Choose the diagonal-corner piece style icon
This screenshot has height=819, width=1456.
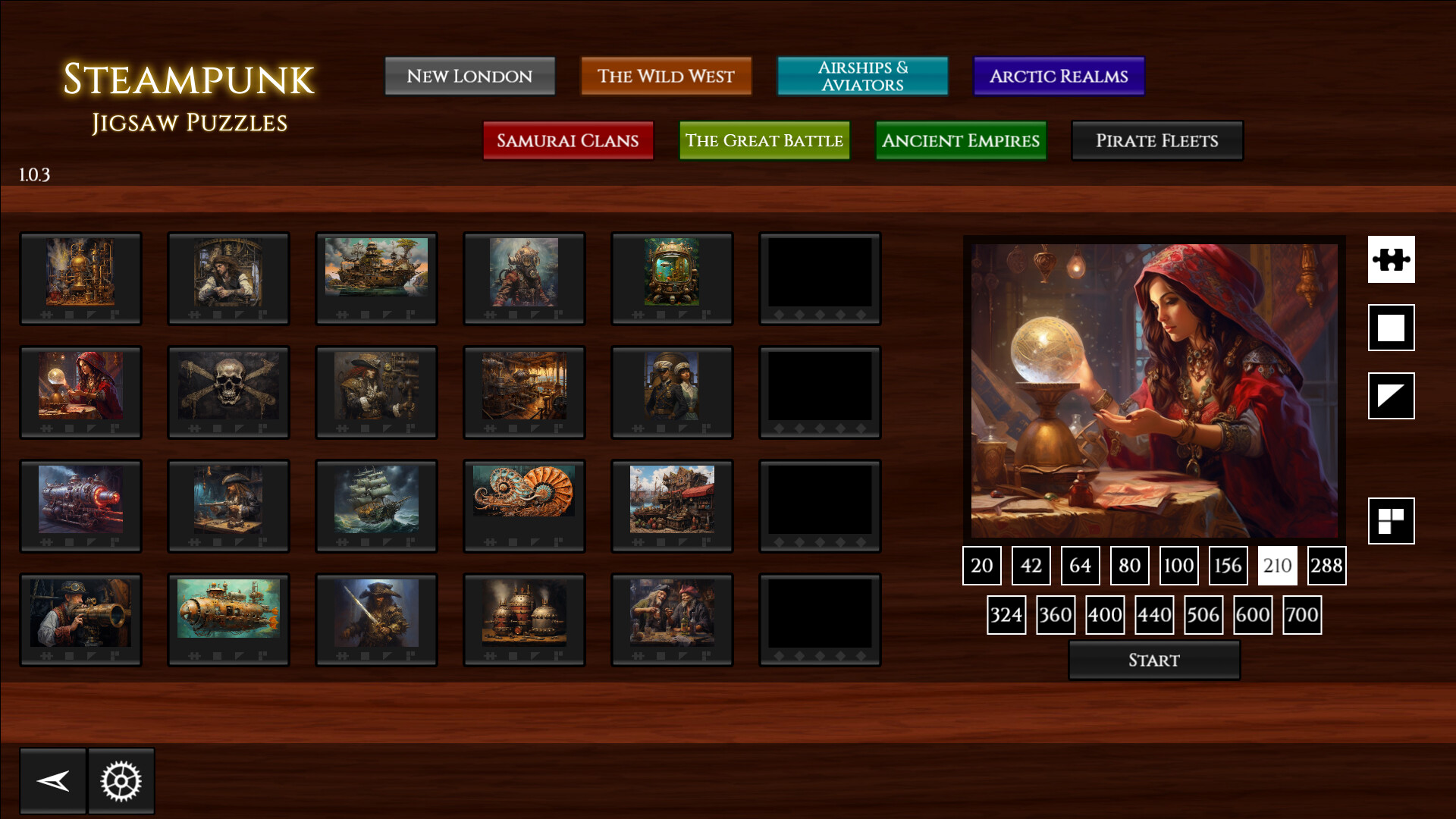1392,396
